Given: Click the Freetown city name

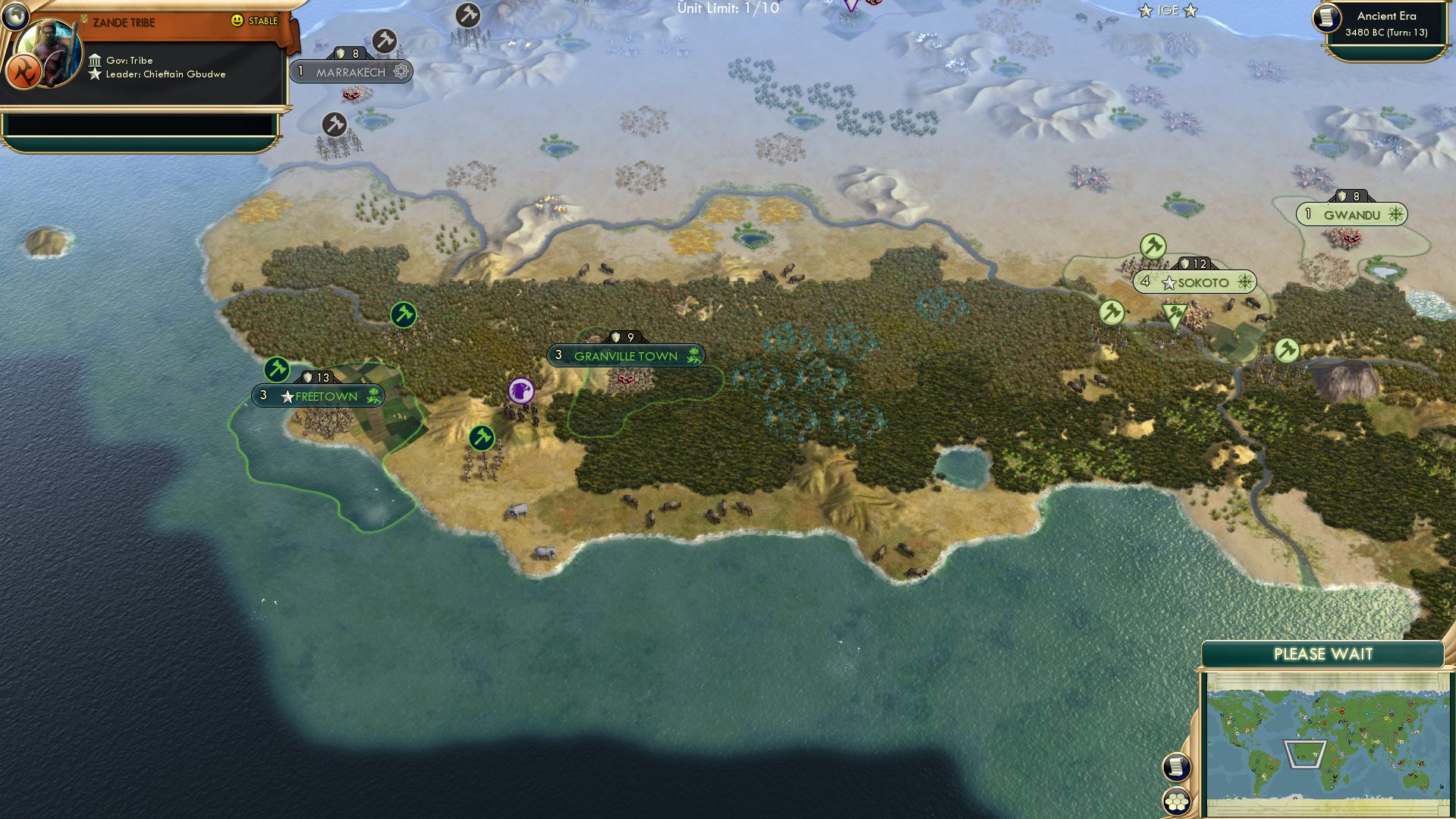Looking at the screenshot, I should 325,395.
